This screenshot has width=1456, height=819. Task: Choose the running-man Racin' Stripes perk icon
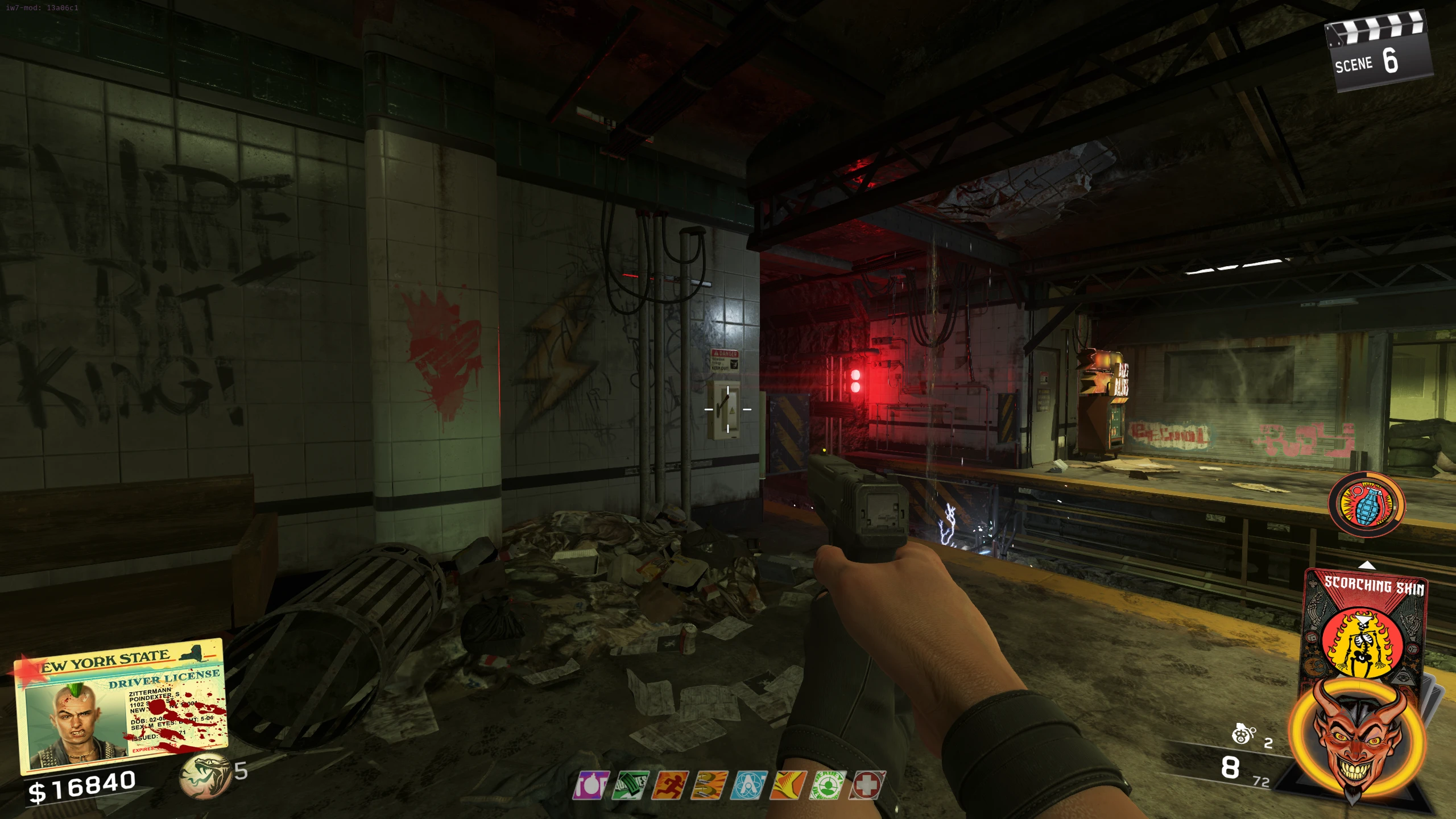click(669, 785)
